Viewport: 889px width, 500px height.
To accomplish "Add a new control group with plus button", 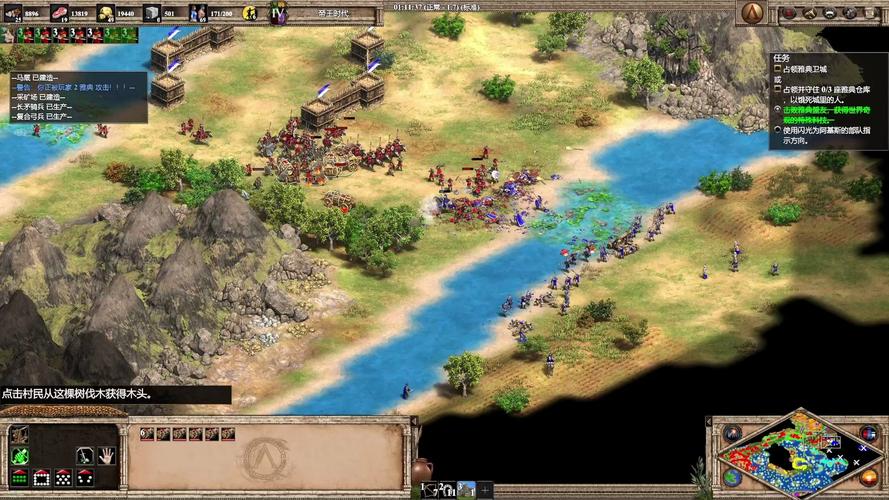I will click(x=485, y=489).
